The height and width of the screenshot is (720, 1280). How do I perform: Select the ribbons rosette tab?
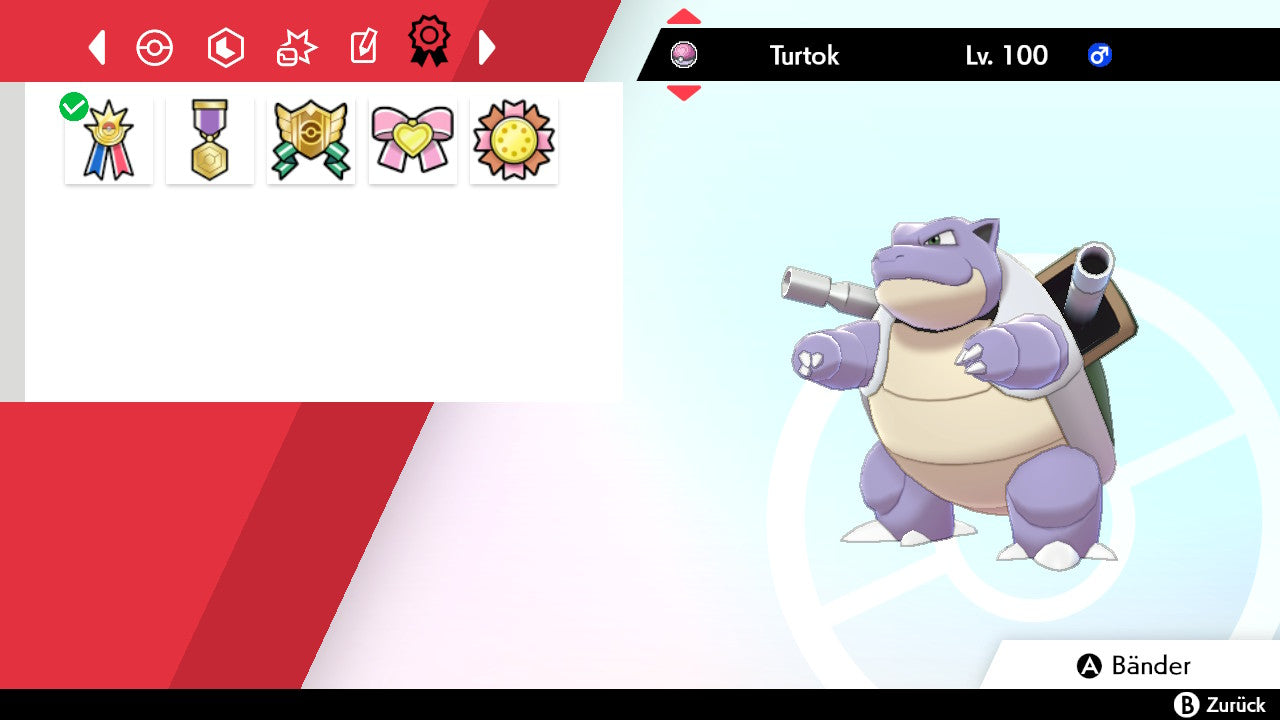pos(429,42)
